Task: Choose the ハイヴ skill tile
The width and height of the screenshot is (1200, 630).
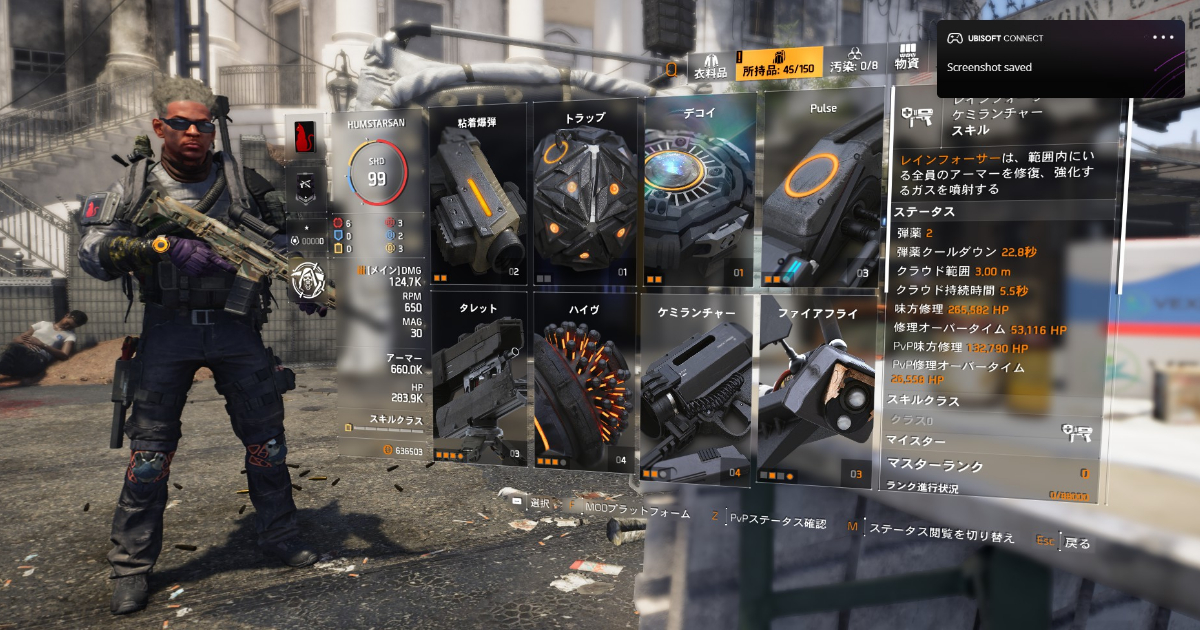Action: (585, 380)
